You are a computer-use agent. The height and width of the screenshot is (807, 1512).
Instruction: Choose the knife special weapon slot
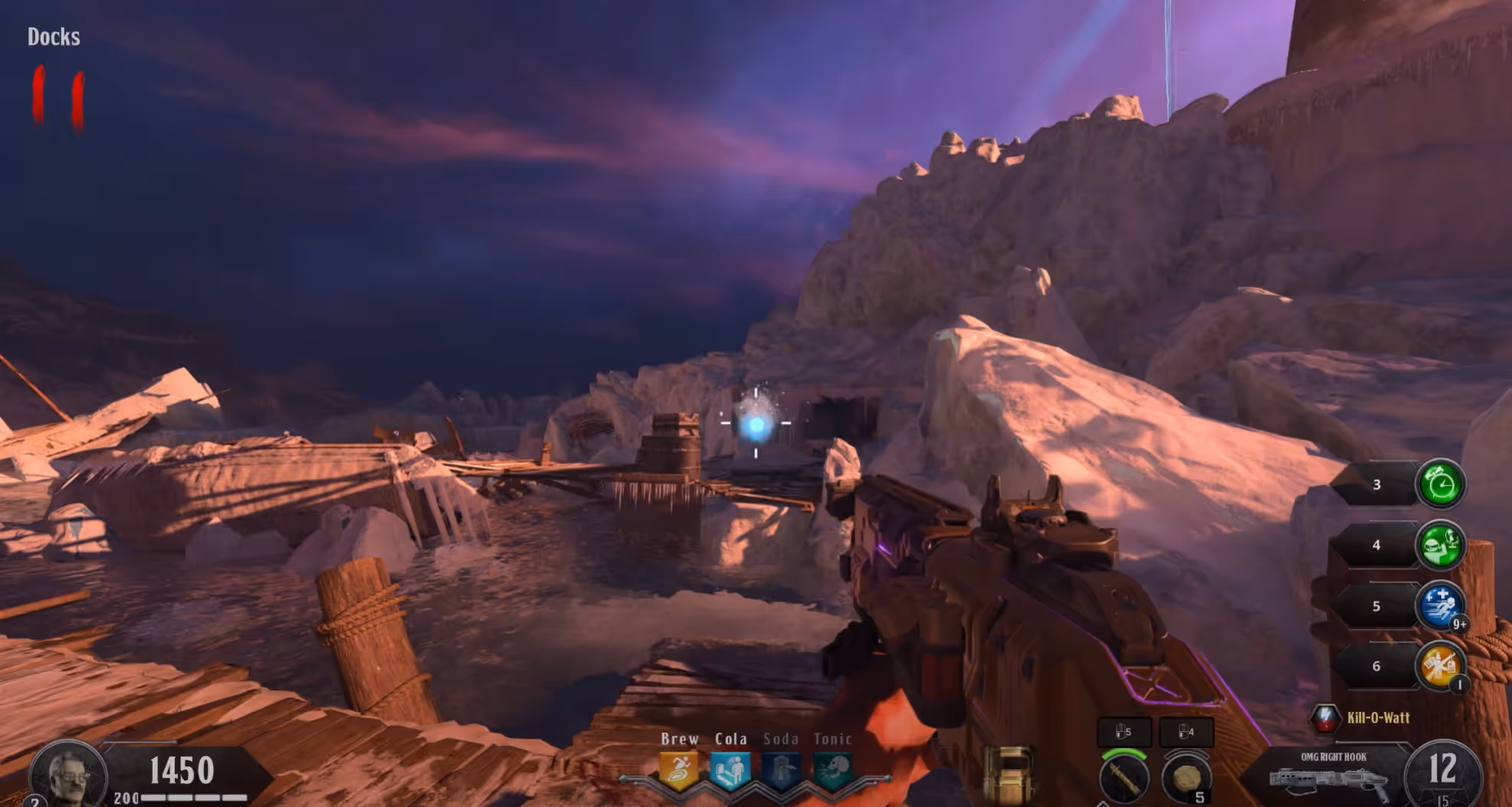pyautogui.click(x=1124, y=777)
